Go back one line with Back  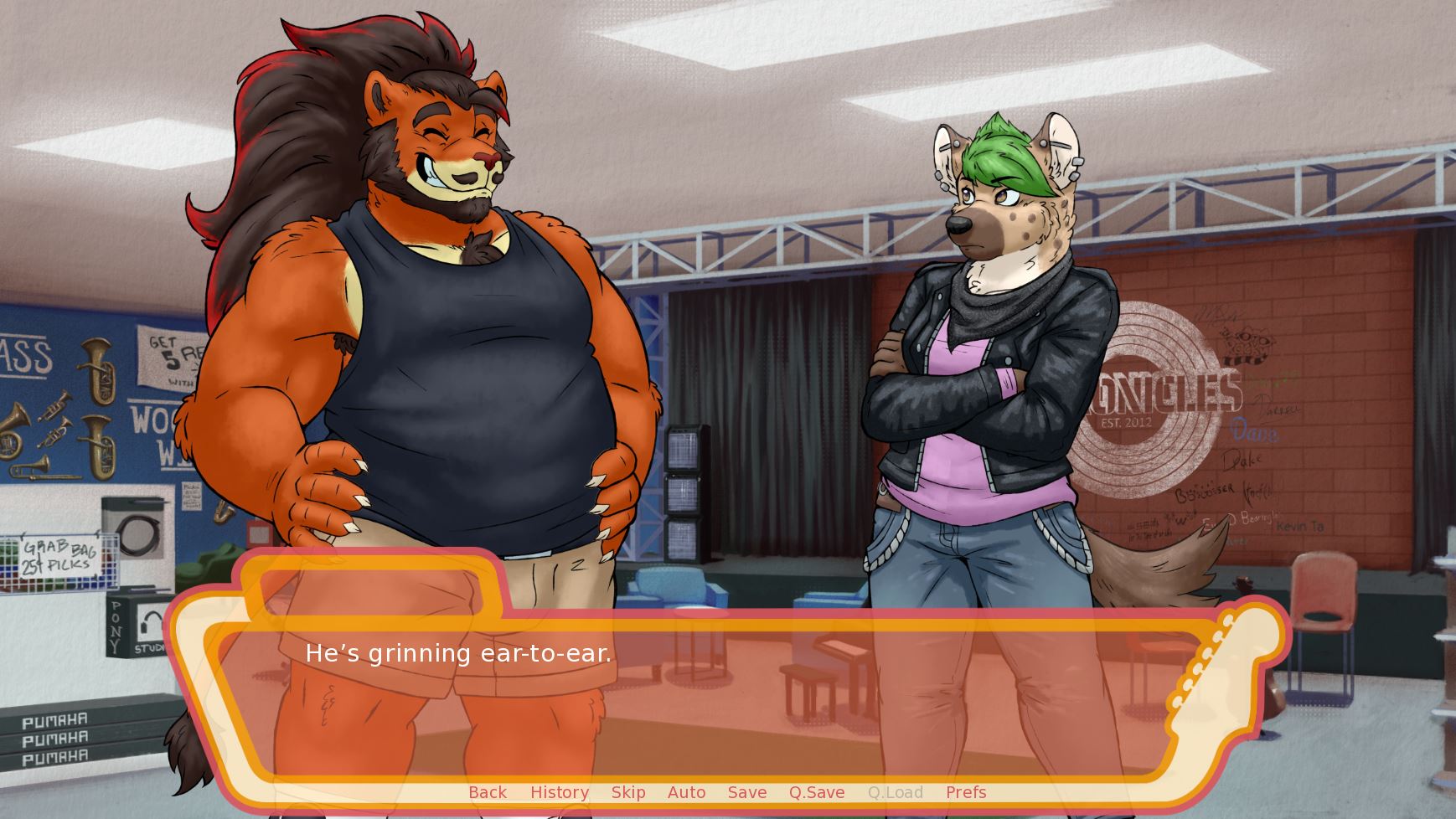[488, 792]
